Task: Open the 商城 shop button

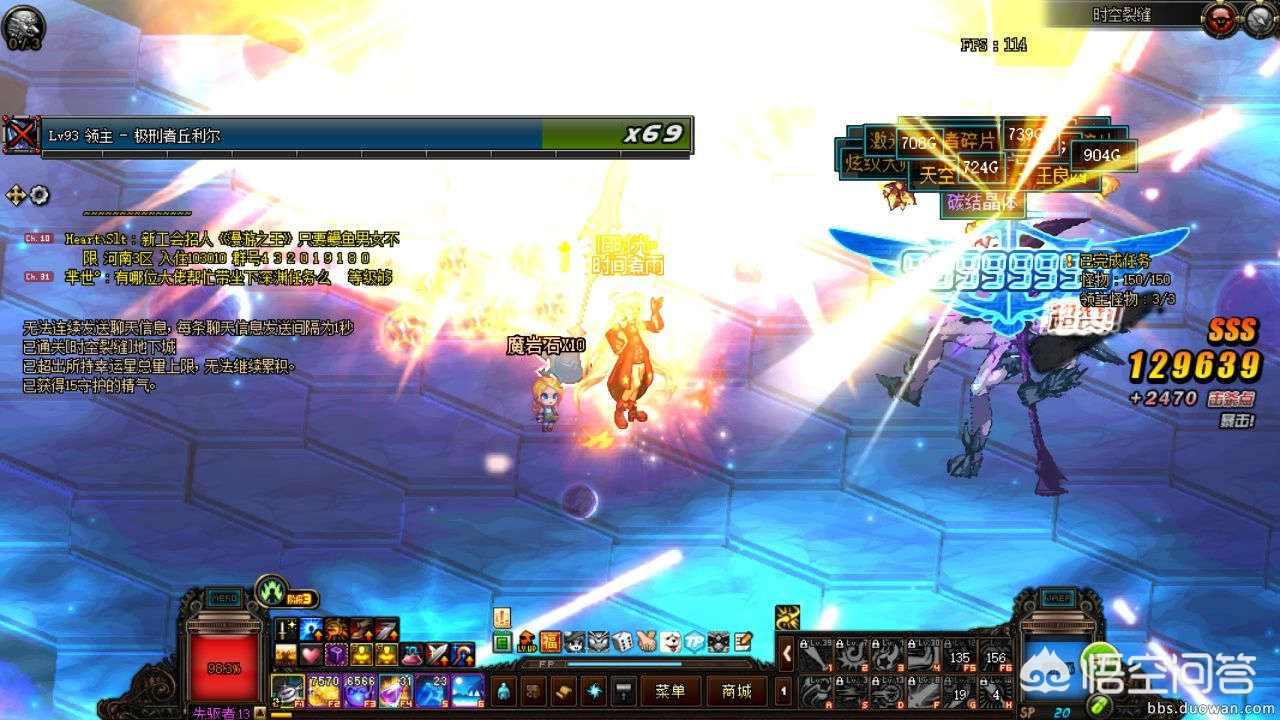Action: pyautogui.click(x=736, y=691)
